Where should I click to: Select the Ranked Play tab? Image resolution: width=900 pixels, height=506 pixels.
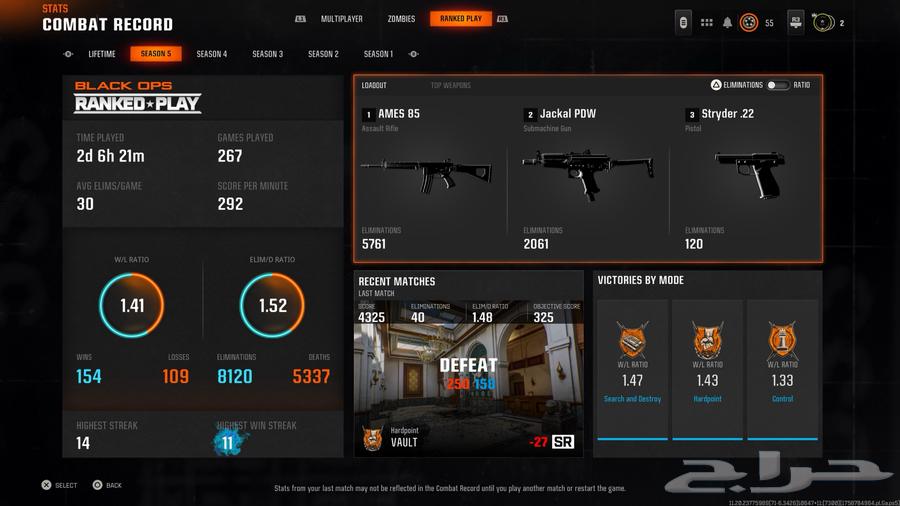tap(461, 19)
